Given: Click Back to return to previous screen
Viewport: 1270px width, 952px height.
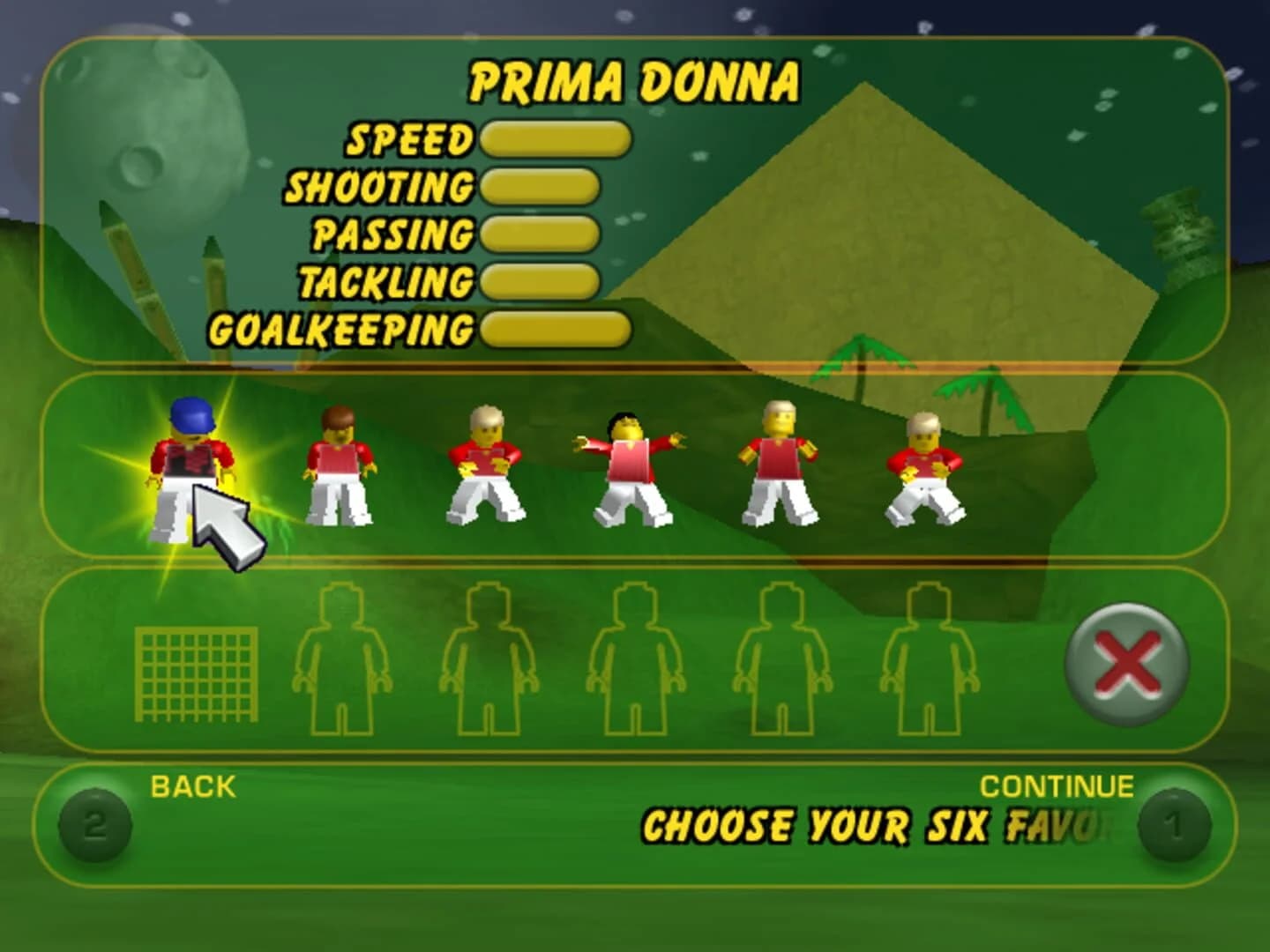Looking at the screenshot, I should (191, 782).
